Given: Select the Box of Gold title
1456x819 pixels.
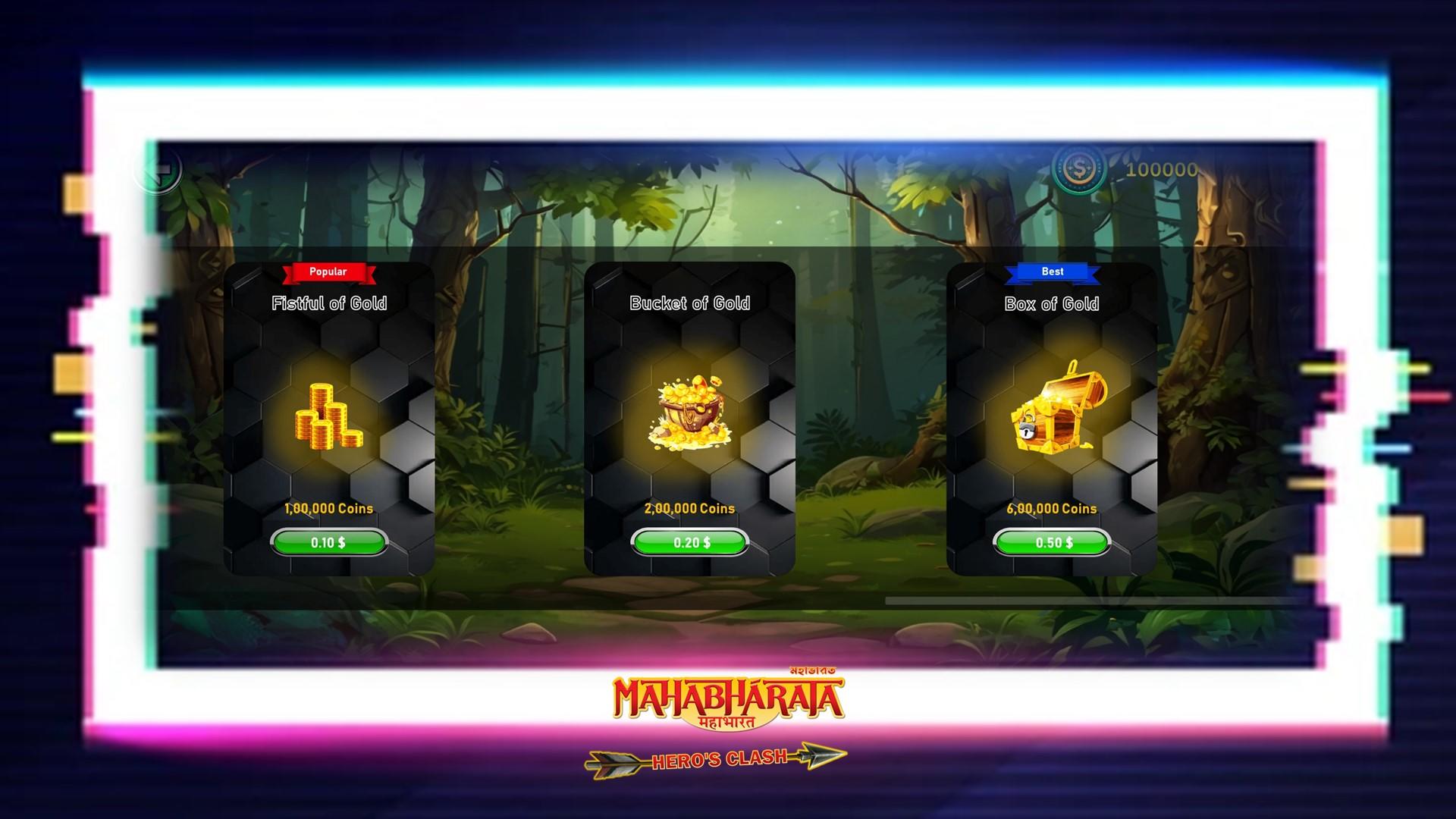Looking at the screenshot, I should [1053, 303].
